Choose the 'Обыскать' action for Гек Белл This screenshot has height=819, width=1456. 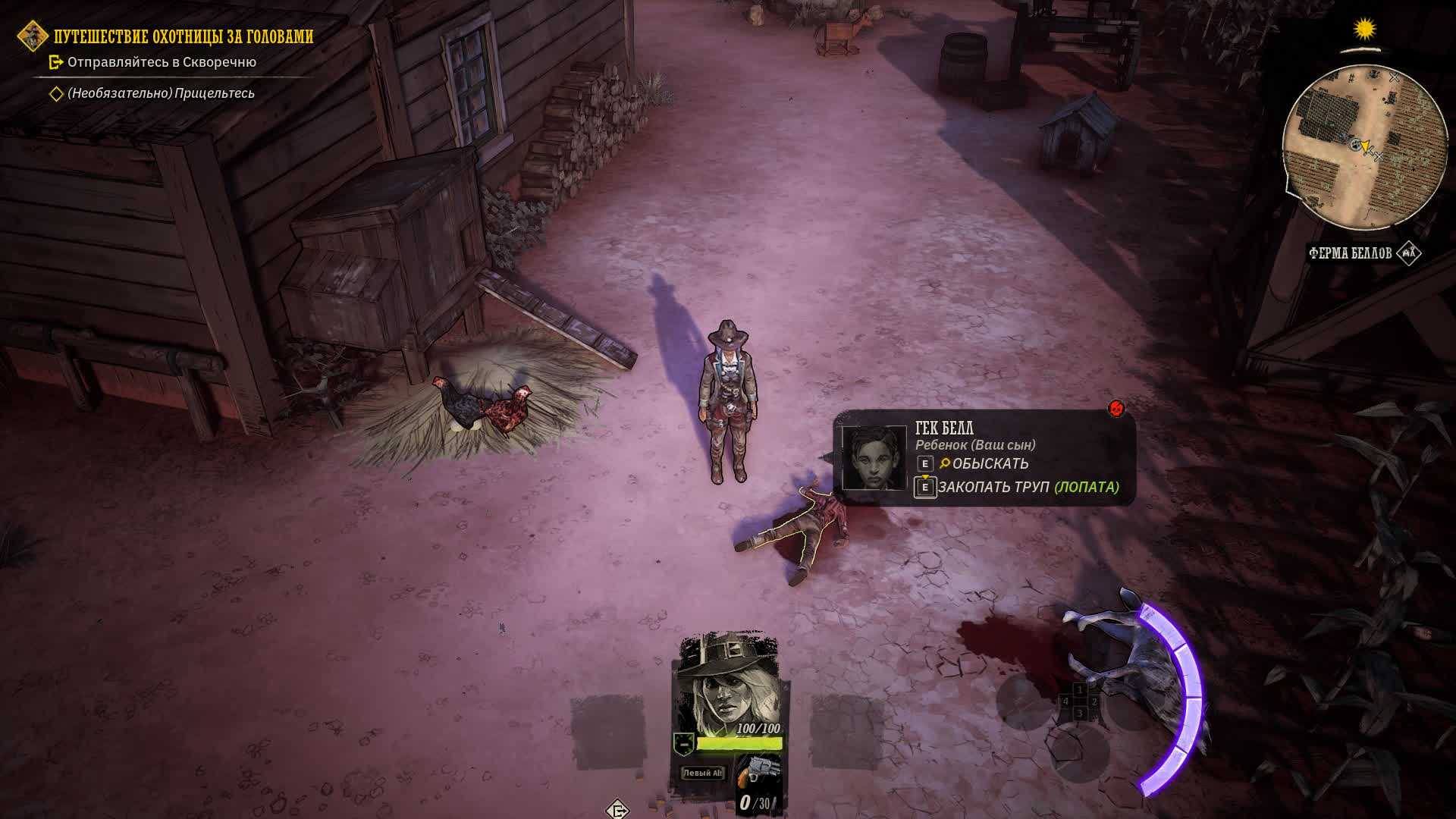tap(990, 463)
